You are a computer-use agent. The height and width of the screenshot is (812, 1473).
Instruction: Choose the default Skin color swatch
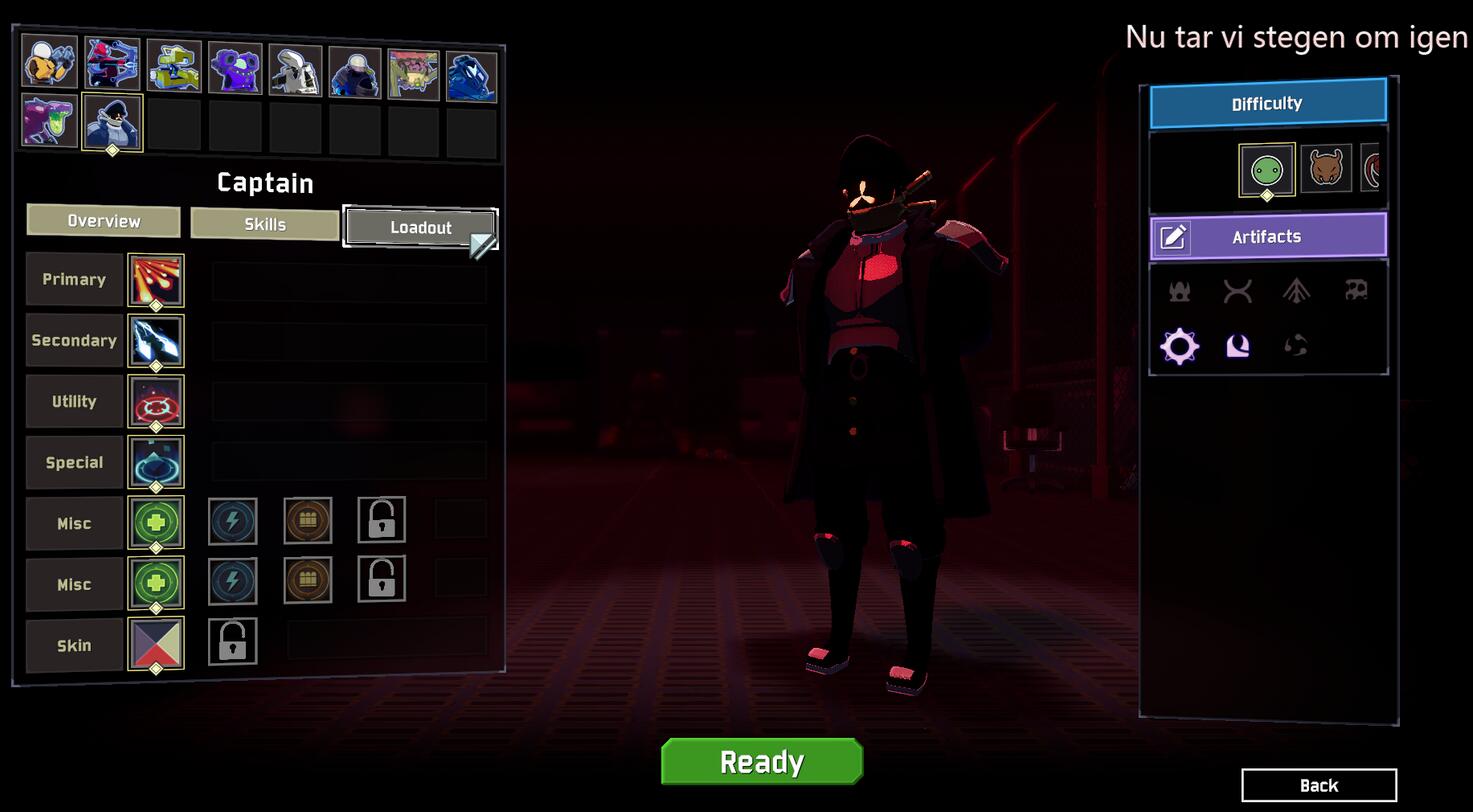156,645
